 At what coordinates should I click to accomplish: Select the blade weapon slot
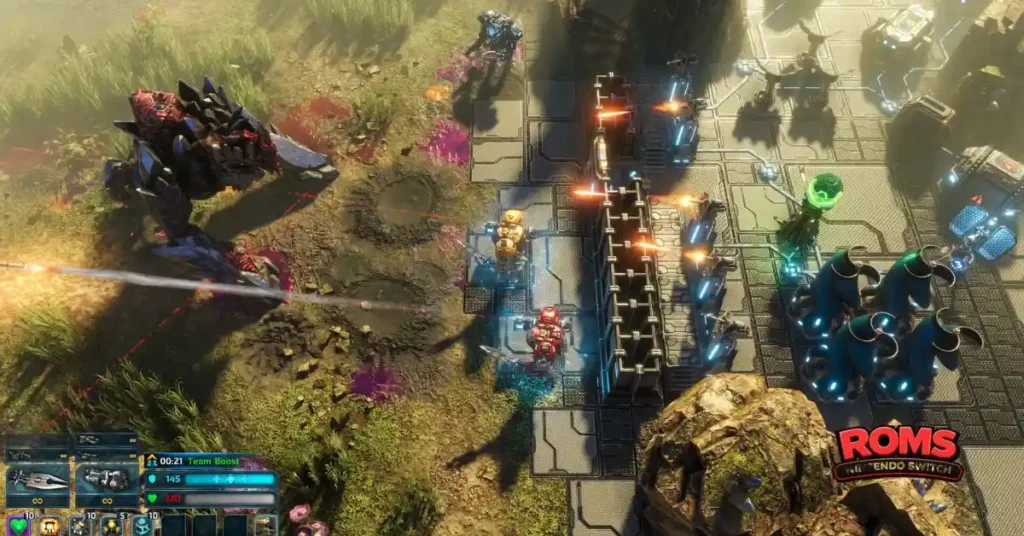coord(38,480)
